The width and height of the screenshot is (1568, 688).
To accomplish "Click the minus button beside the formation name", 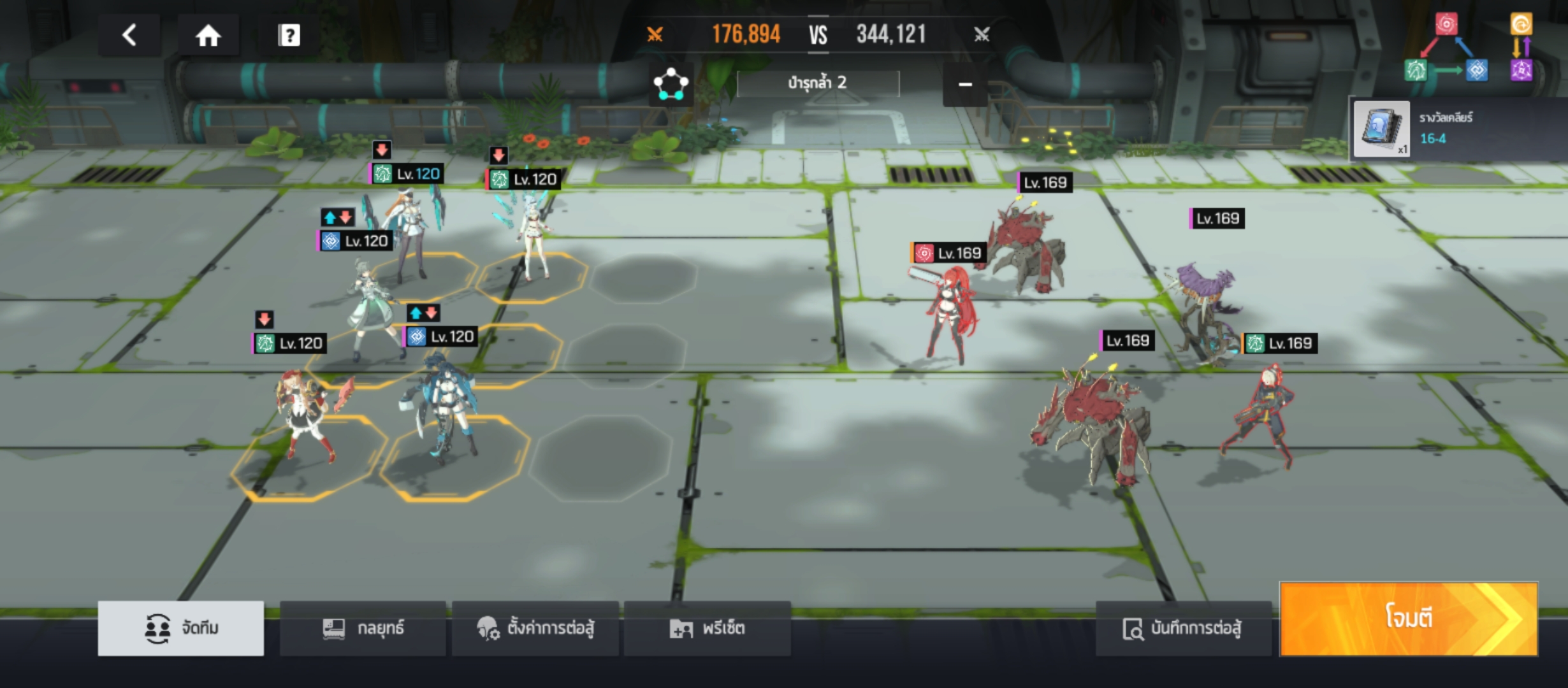I will coord(965,84).
